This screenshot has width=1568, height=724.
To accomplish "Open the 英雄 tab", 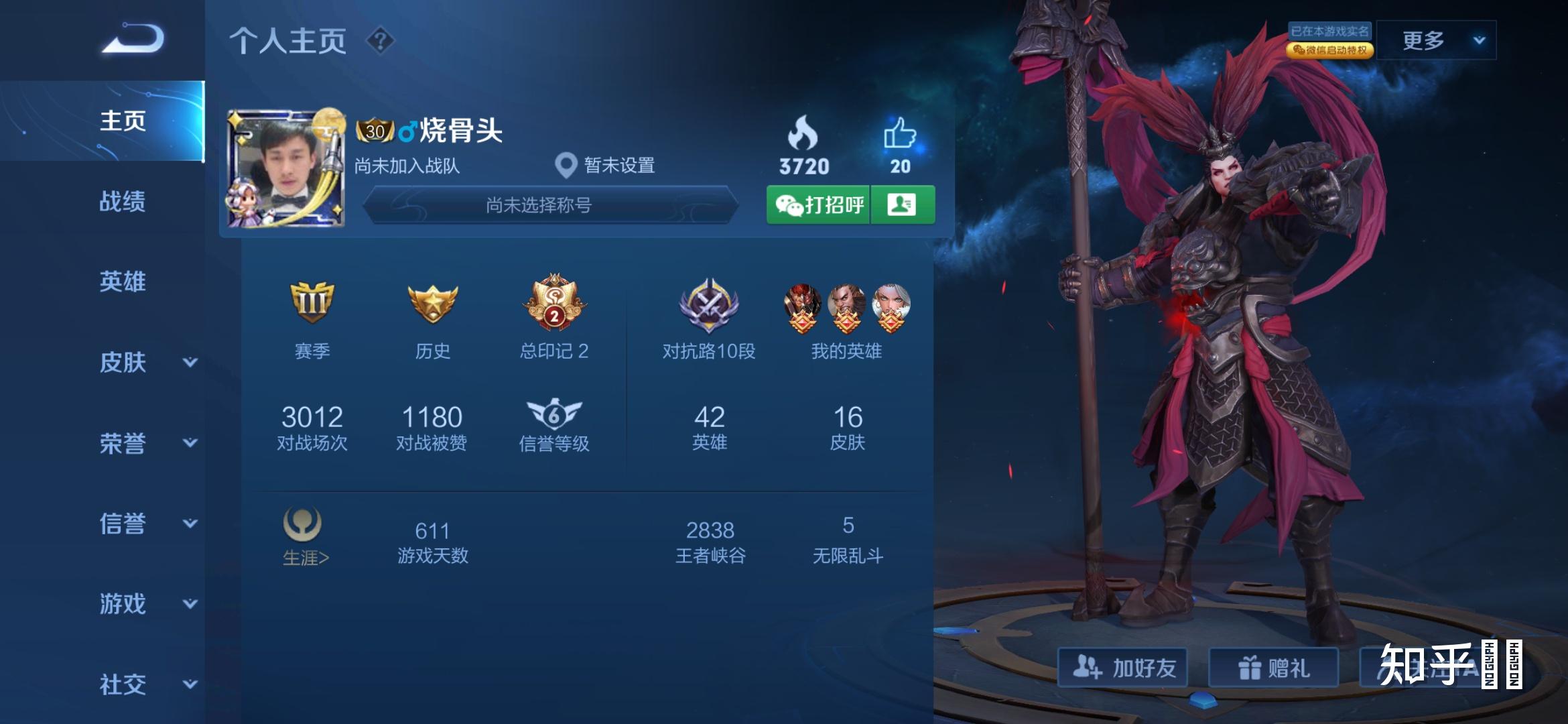I will click(x=123, y=282).
